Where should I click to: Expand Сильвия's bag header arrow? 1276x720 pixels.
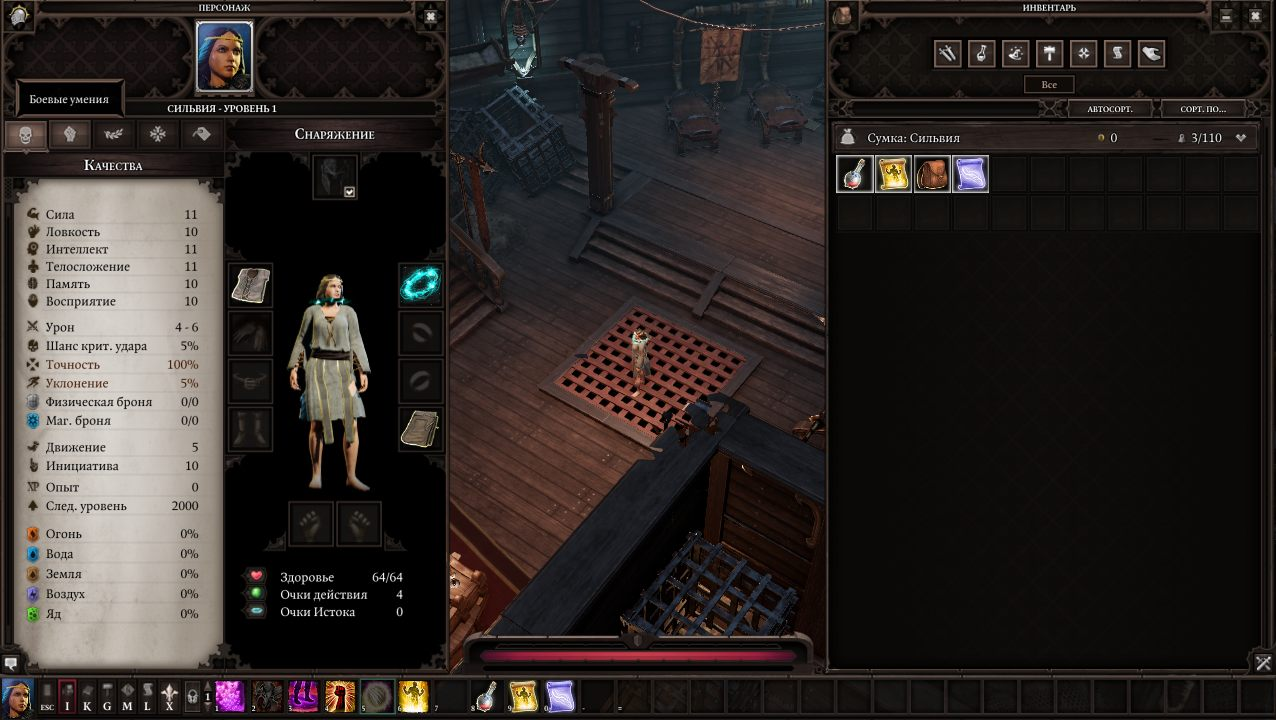coord(1241,138)
